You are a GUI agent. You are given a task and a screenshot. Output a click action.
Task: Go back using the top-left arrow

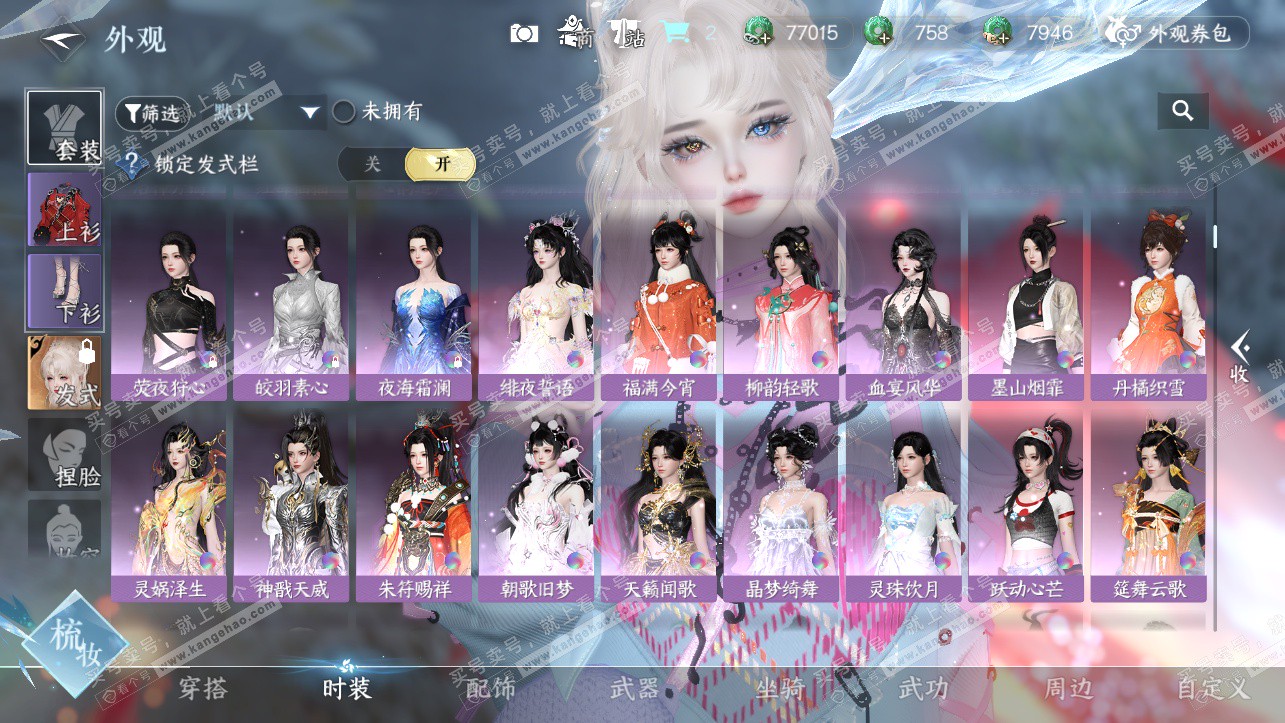(58, 40)
